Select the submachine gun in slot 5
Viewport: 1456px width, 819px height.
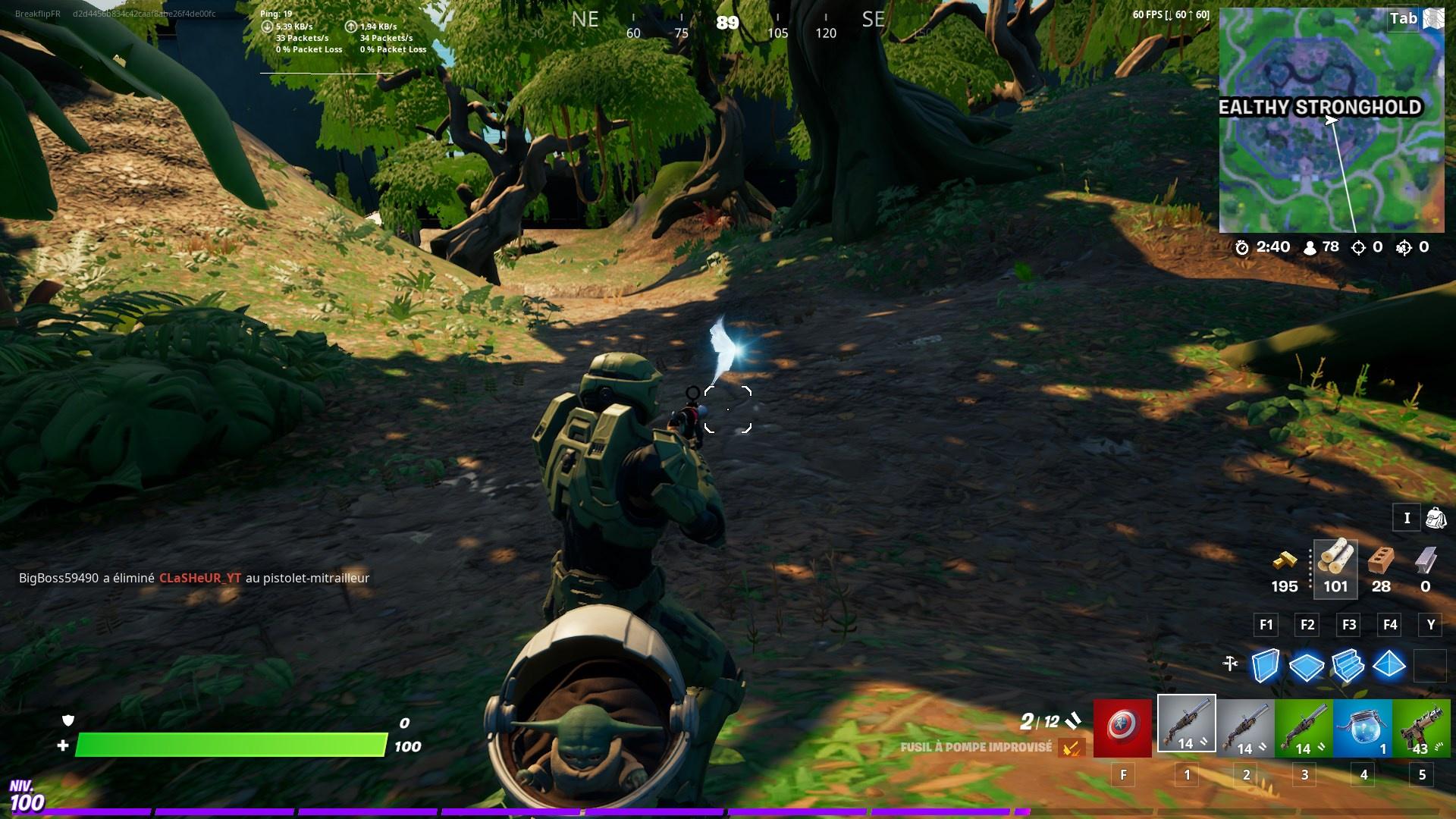[1423, 729]
